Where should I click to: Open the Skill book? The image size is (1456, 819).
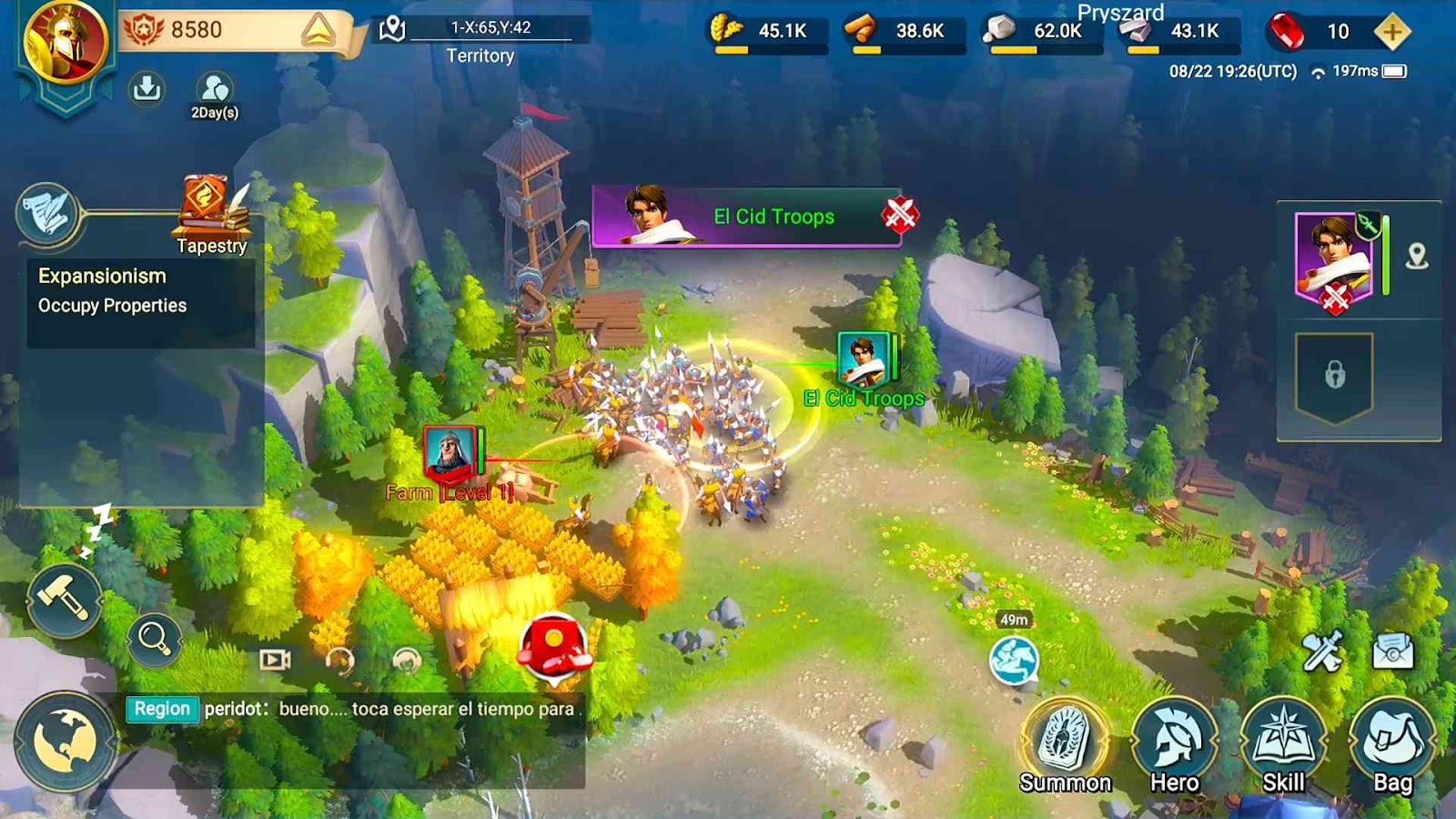click(1283, 743)
